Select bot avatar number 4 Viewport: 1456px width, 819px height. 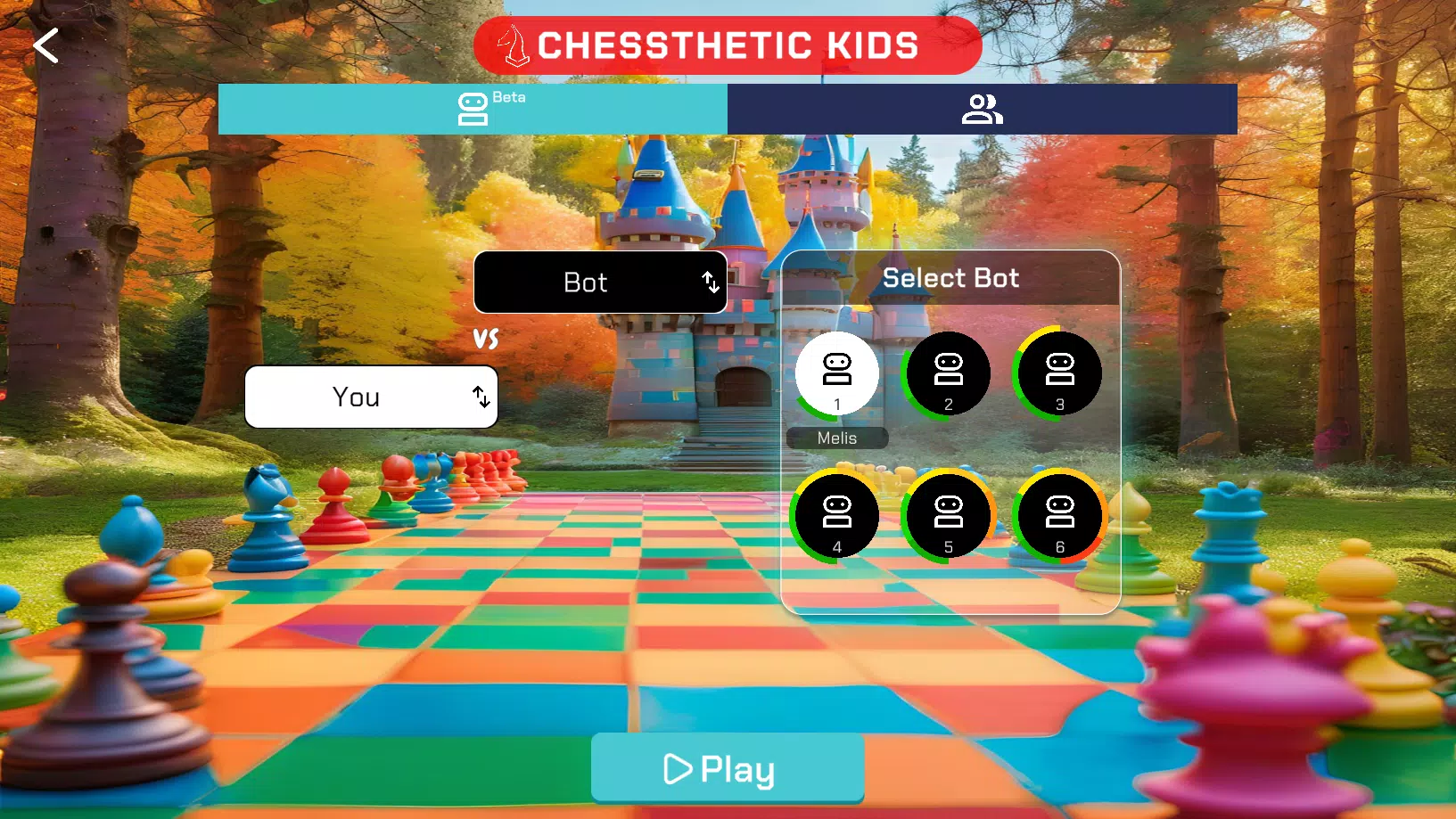pos(836,517)
